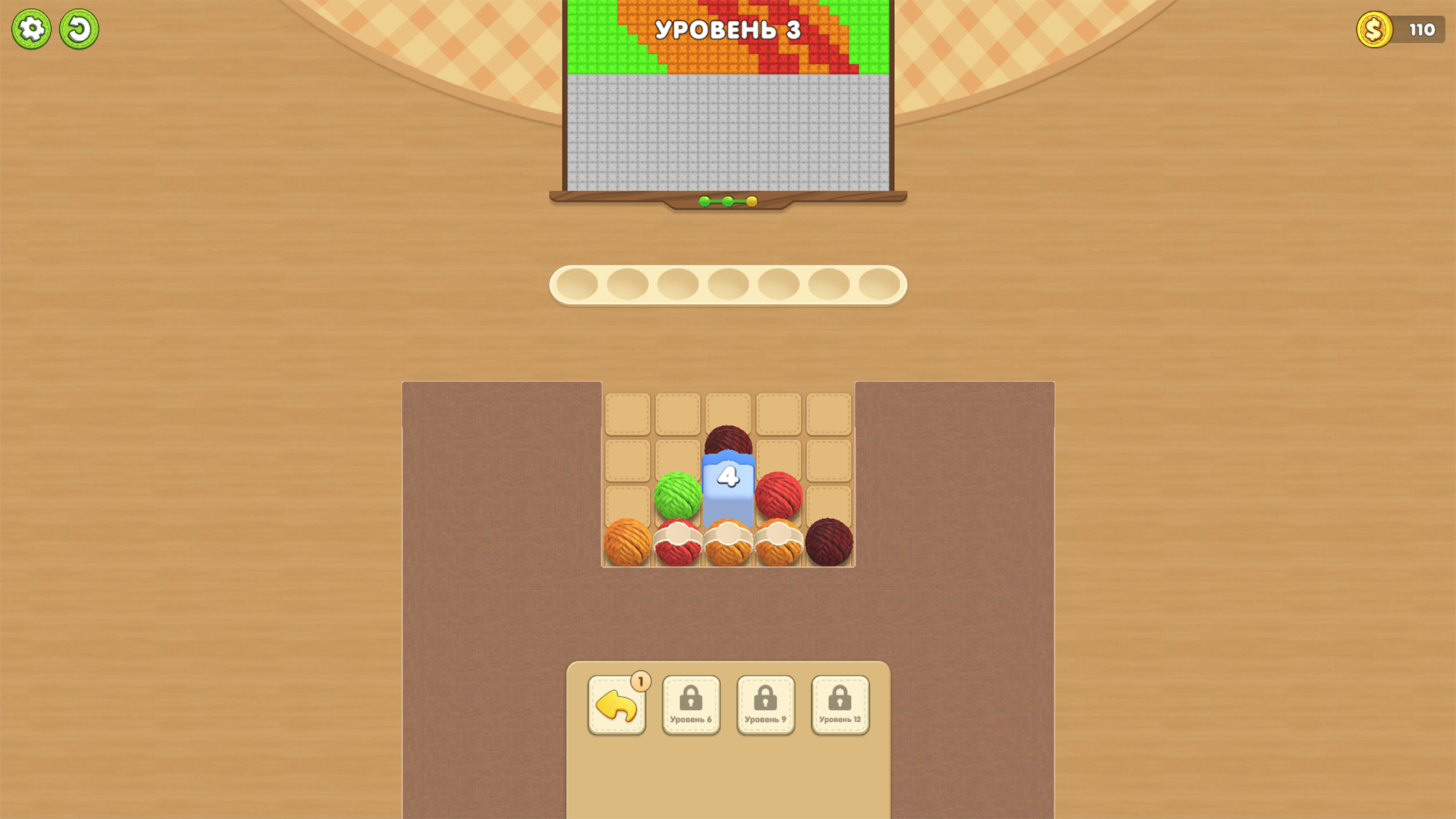
Task: Click the first green progress dot below the board
Action: 705,201
